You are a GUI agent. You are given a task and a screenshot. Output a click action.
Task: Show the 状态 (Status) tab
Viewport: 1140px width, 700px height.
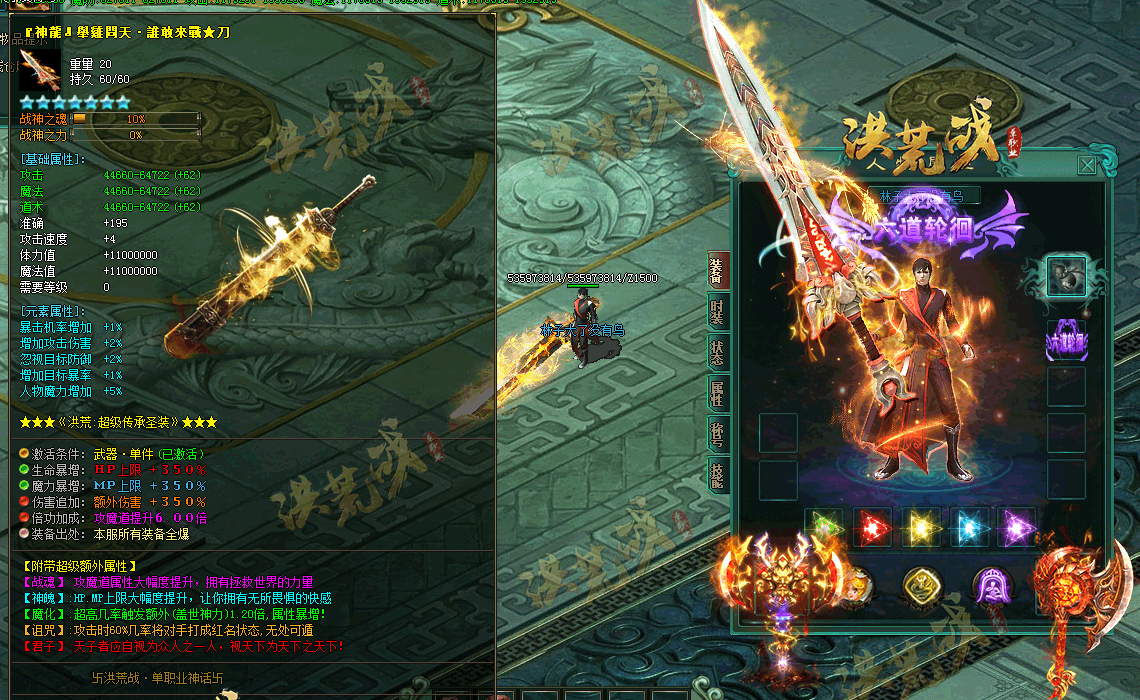(717, 353)
